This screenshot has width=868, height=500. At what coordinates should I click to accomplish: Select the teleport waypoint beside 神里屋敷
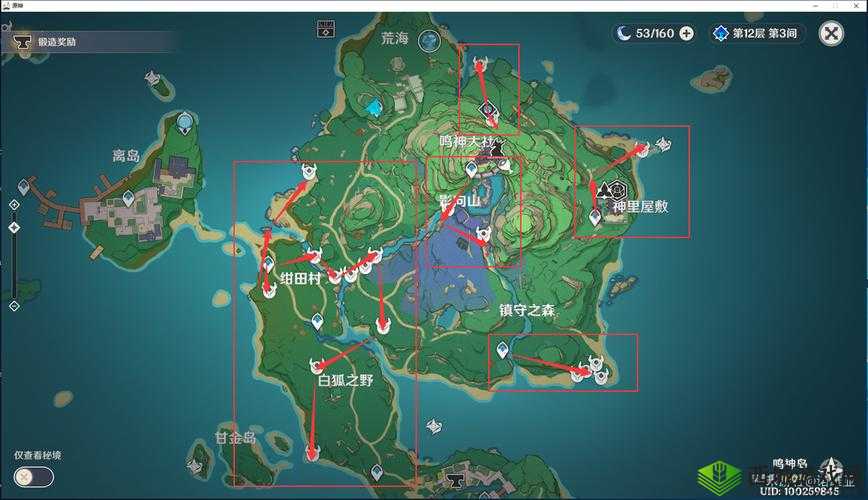(x=596, y=215)
